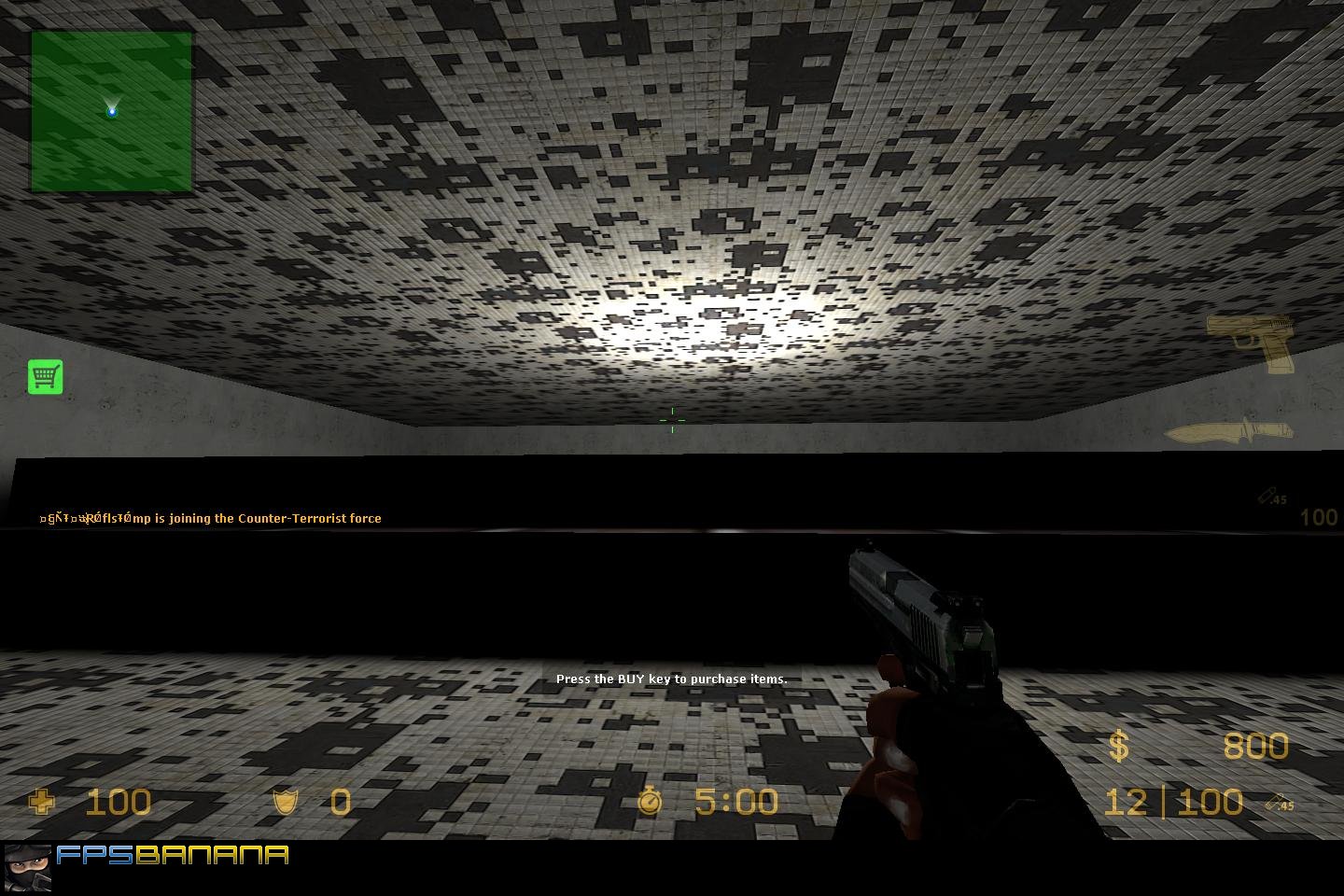Screen dimensions: 1344x896
Task: Click the Counter-Terrorist join chat message
Action: [x=210, y=517]
